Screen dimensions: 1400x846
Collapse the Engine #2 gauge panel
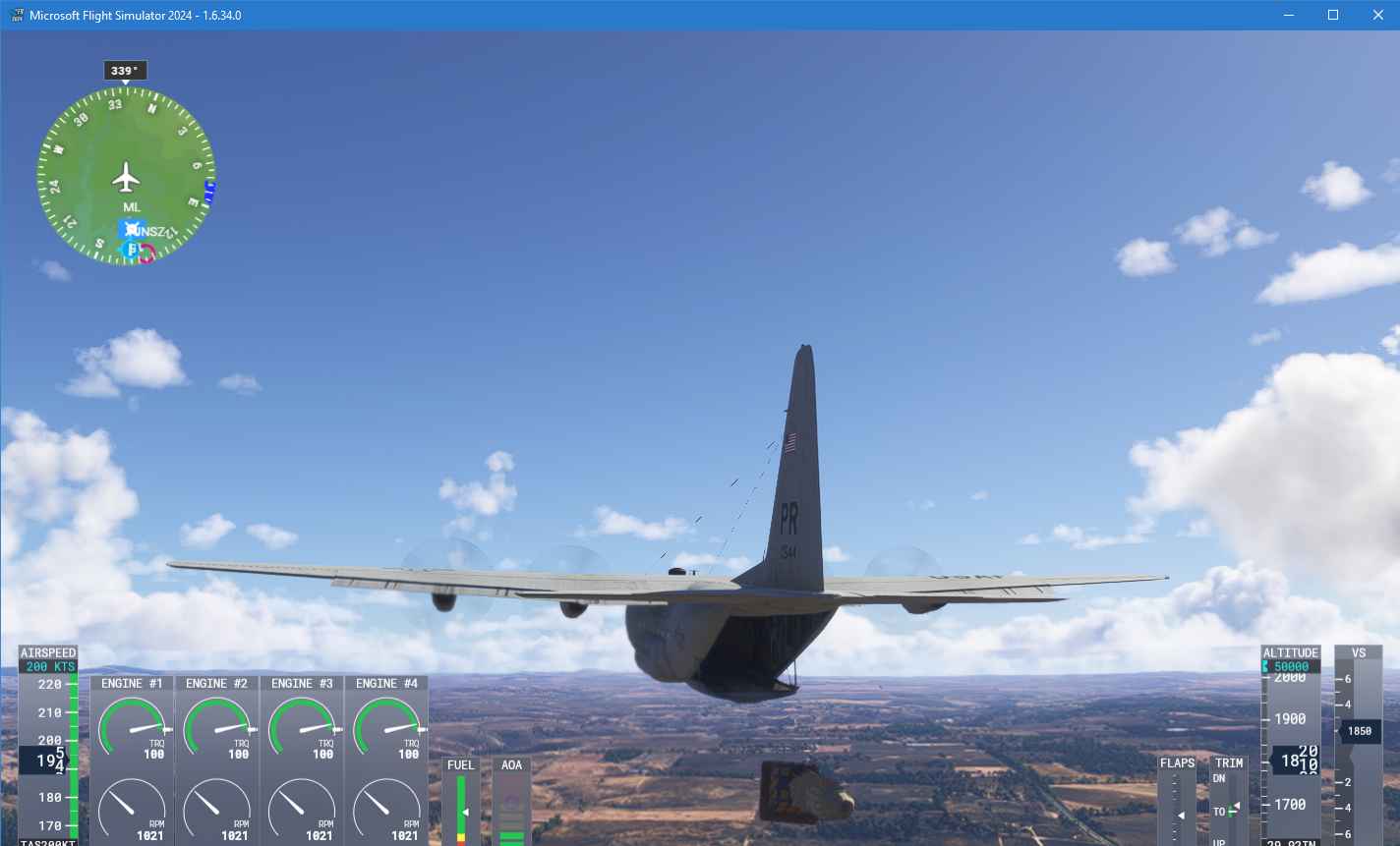coord(216,683)
